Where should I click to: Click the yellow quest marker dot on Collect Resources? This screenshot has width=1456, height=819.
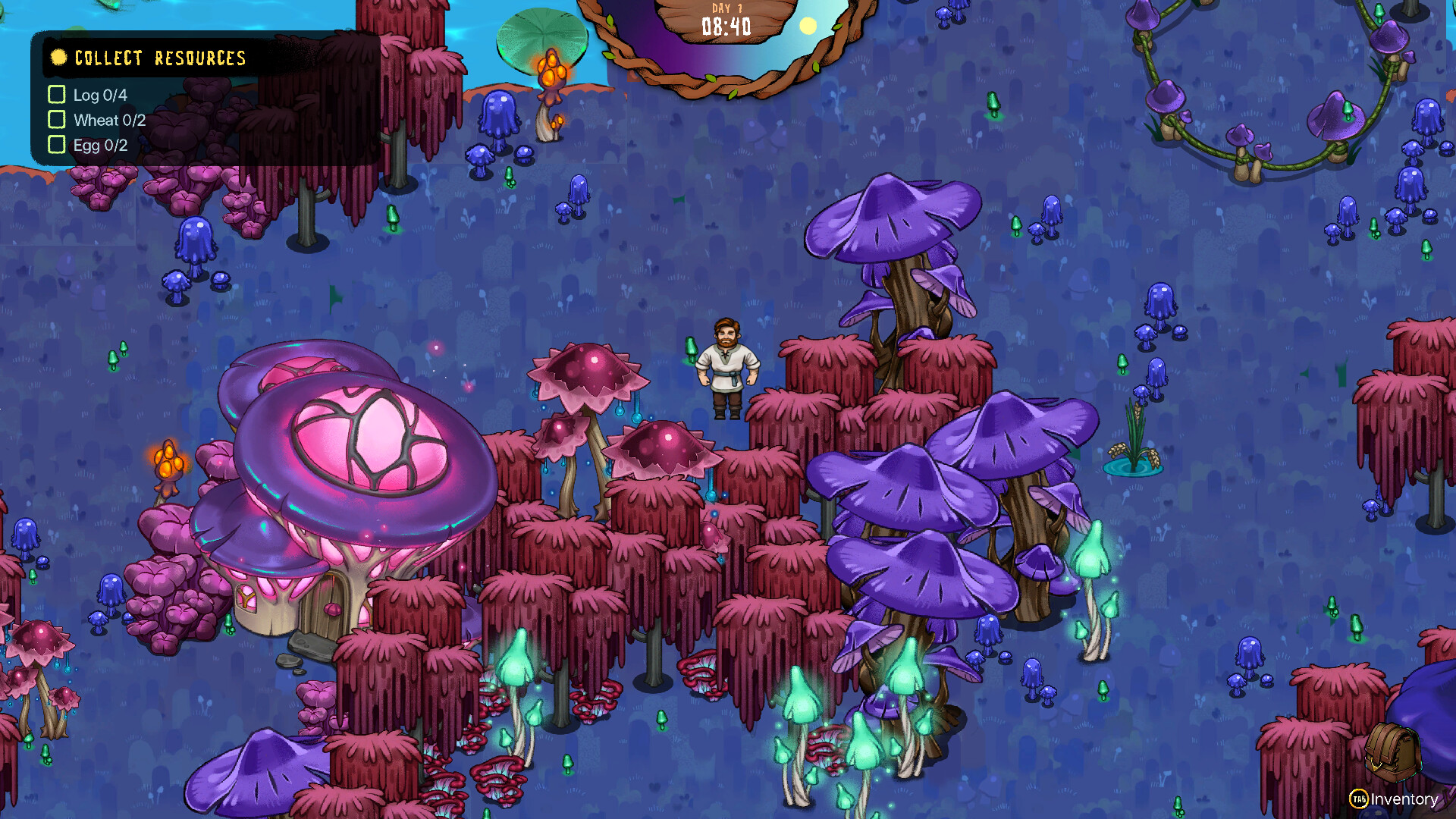tap(58, 56)
